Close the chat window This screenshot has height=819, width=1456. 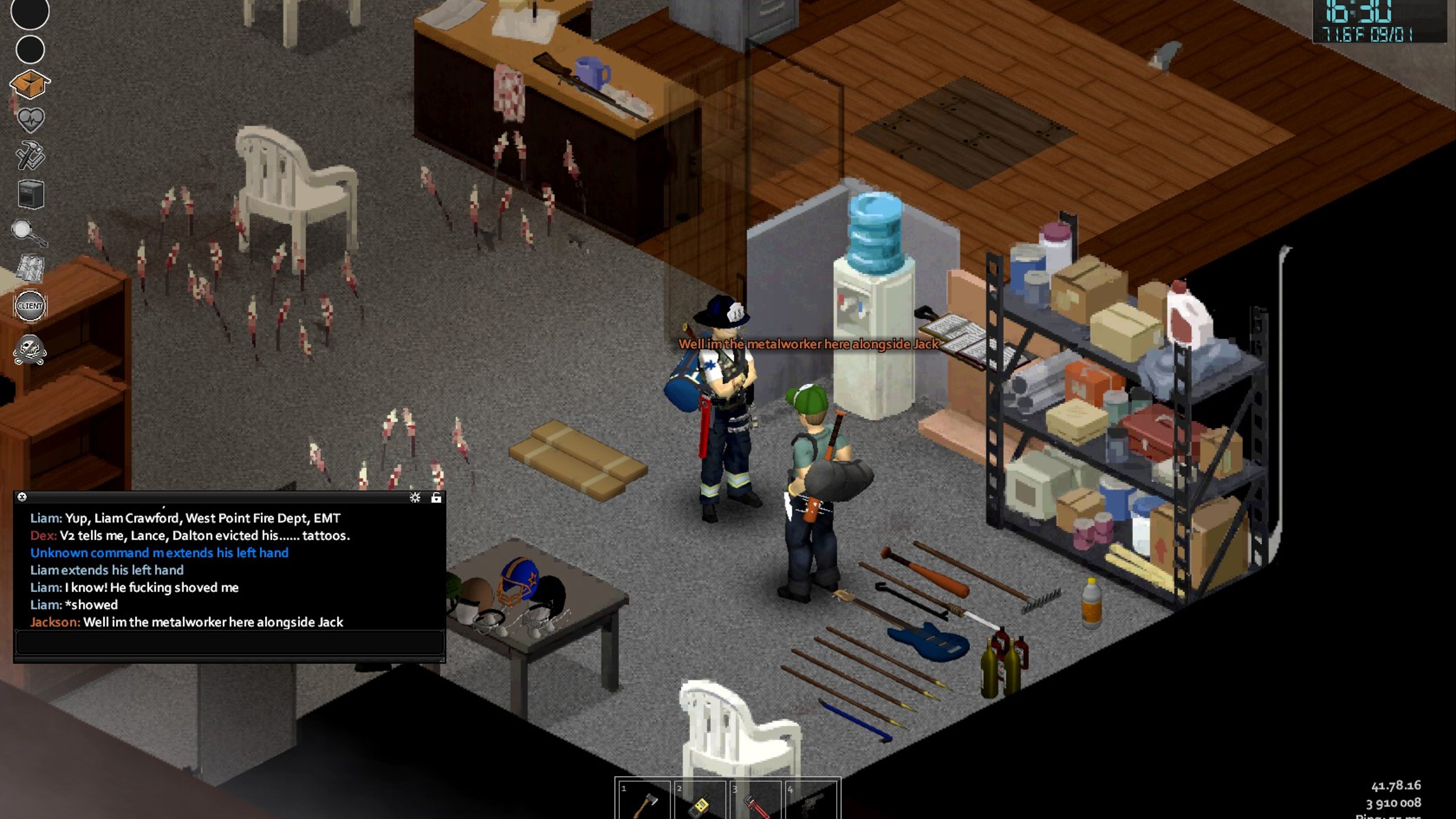tap(22, 497)
